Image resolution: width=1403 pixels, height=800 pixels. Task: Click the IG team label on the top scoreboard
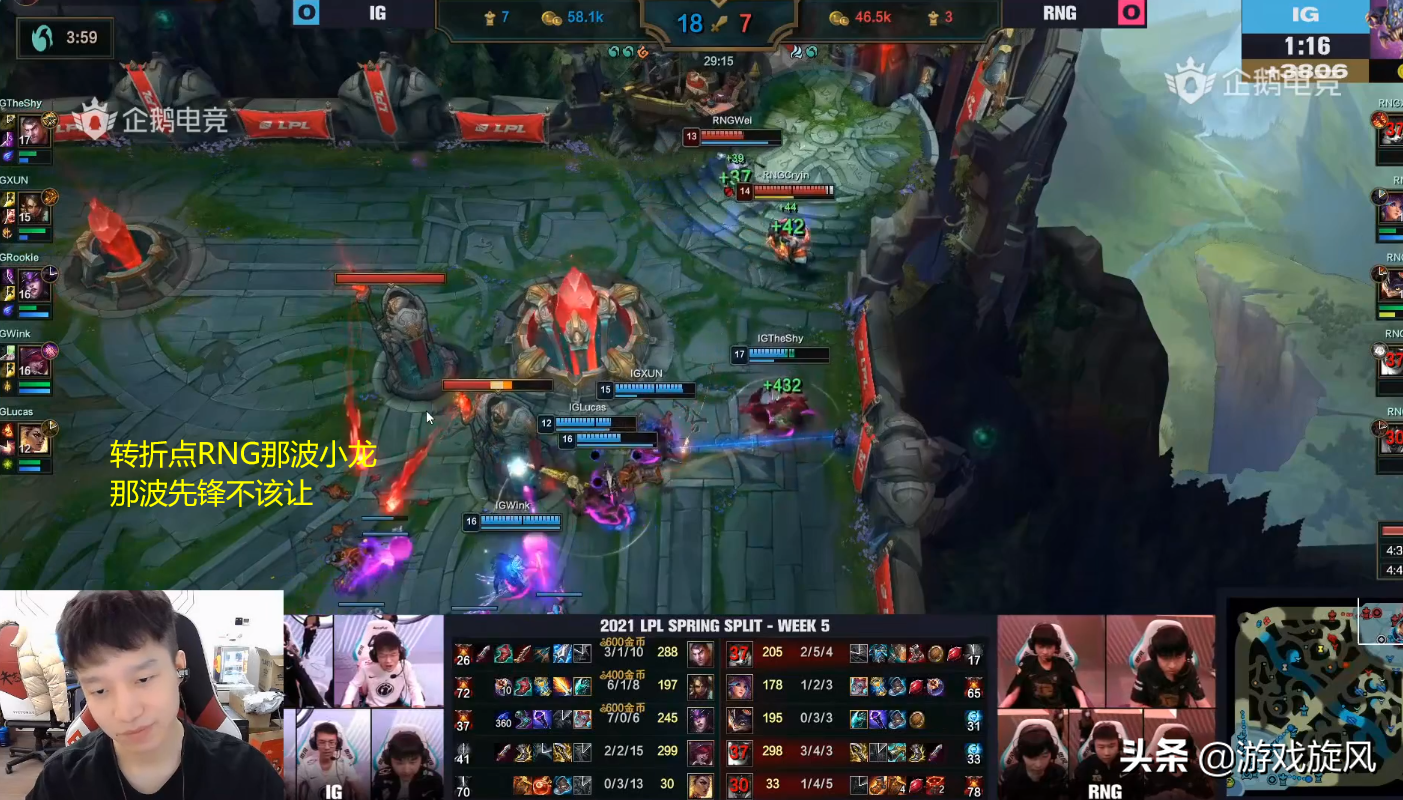point(375,13)
